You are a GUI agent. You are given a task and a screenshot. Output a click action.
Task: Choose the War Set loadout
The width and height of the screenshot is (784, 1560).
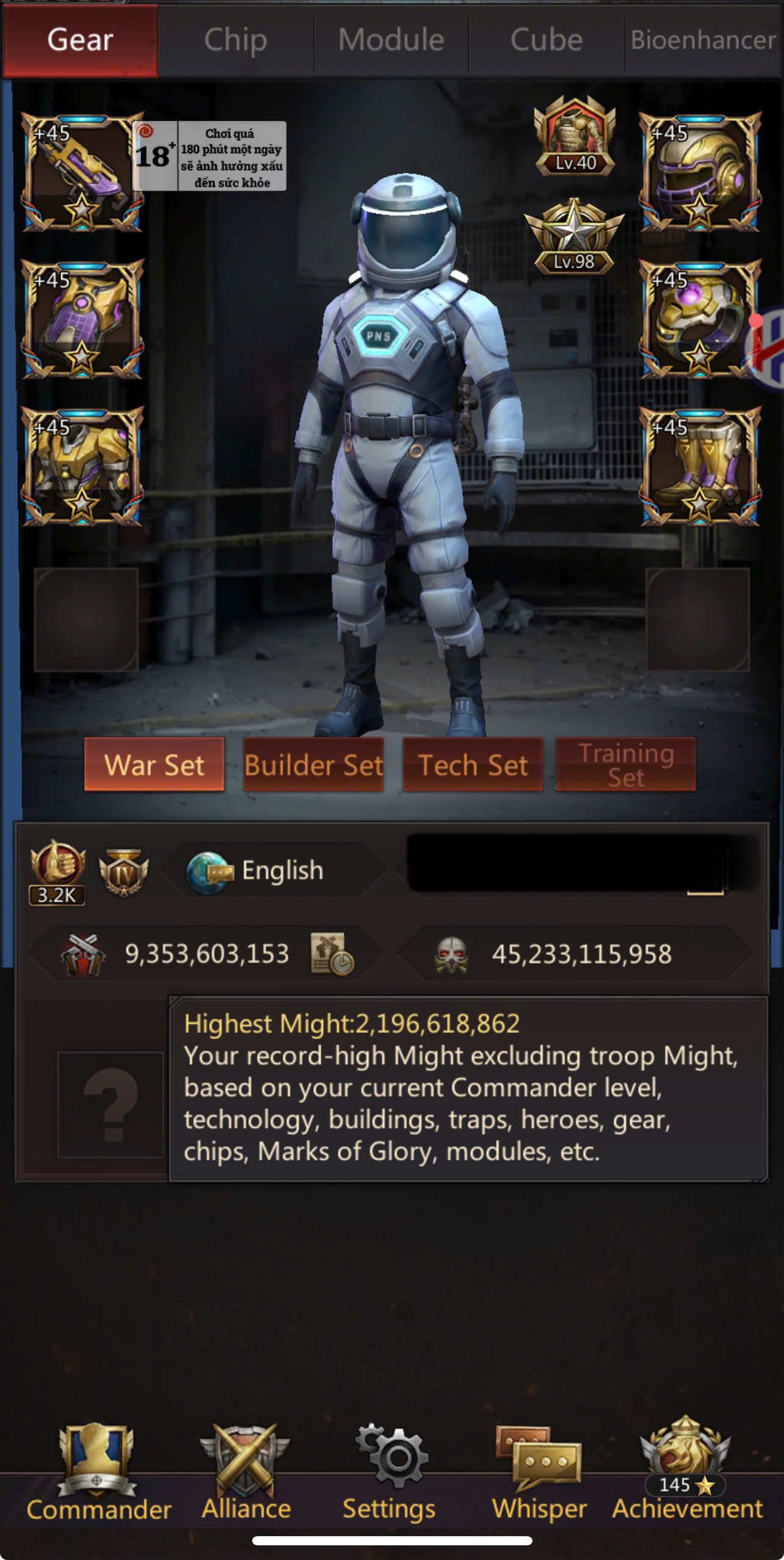[154, 765]
